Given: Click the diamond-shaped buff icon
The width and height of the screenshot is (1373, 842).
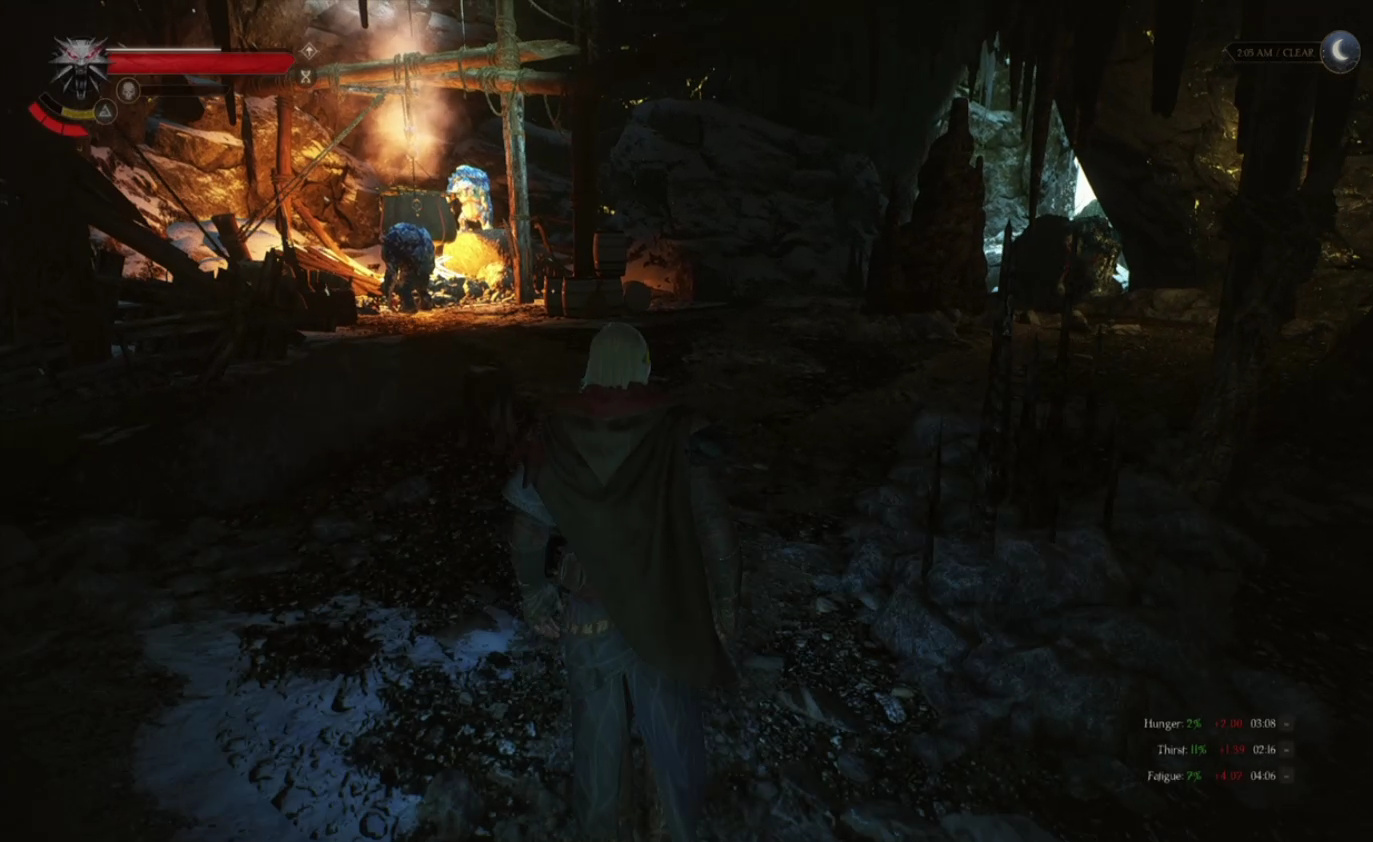Looking at the screenshot, I should coord(309,50).
